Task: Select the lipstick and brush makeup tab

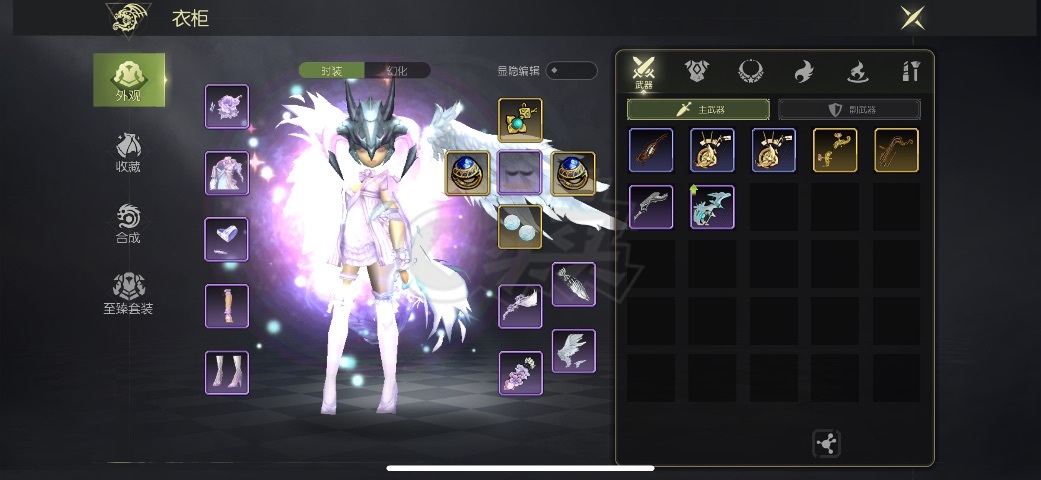Action: pyautogui.click(x=910, y=71)
